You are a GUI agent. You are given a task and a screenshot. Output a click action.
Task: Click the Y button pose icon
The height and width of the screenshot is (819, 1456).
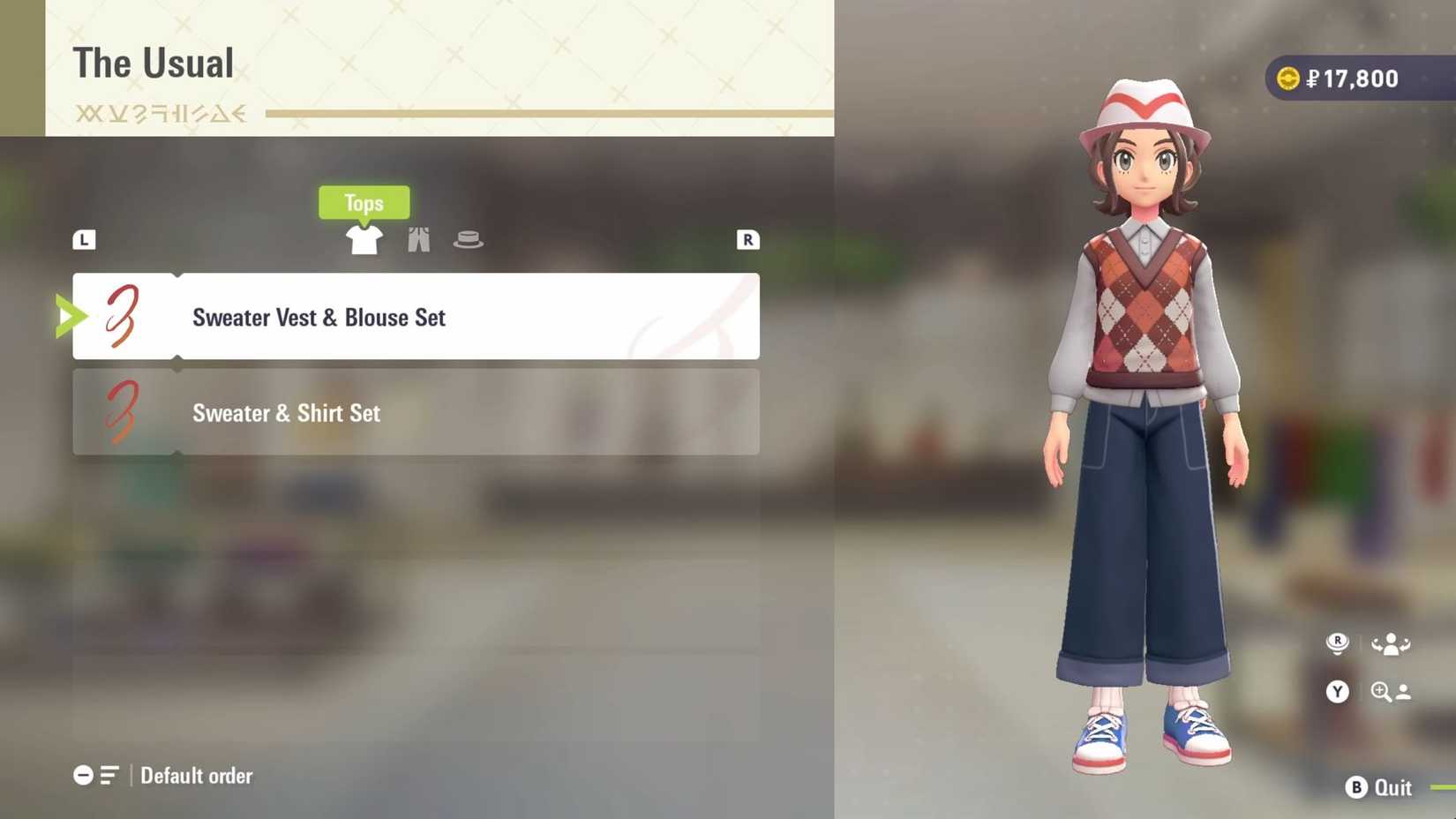click(1337, 692)
